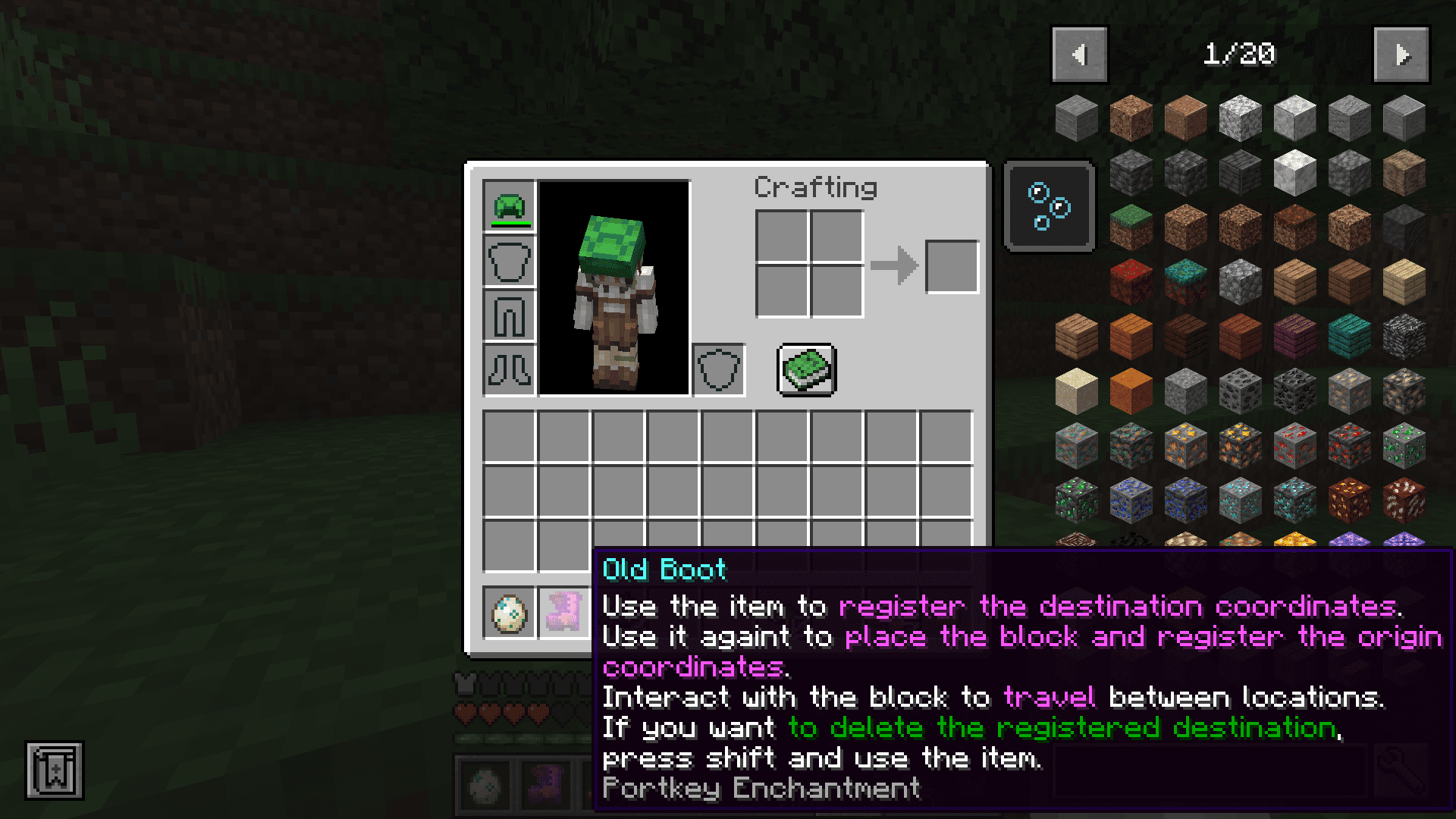Select the grass block in item list
Screen dimensions: 1456x819
click(1131, 226)
